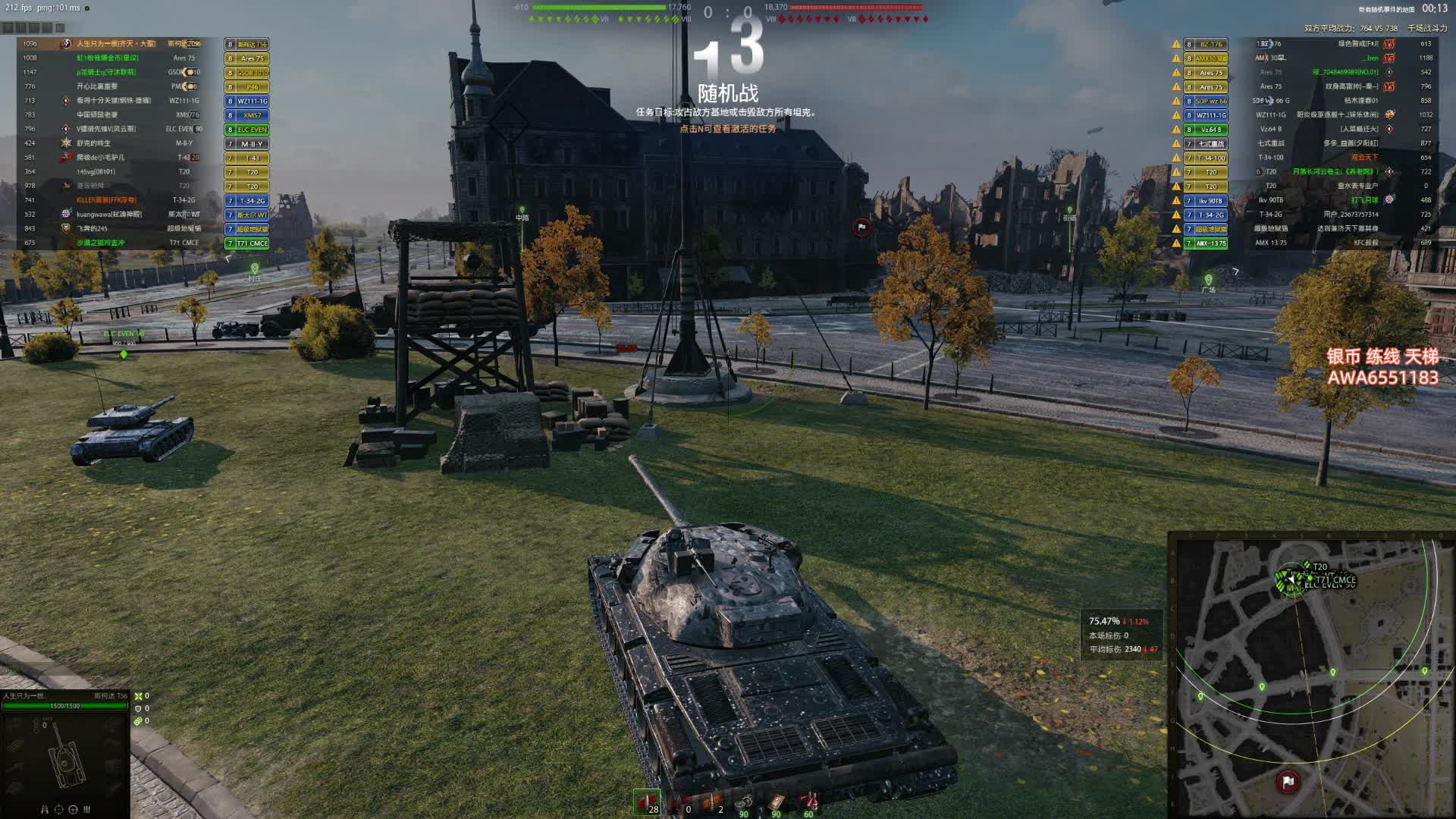This screenshot has height=819, width=1456.
Task: Select the orange shell slot holding 2 rounds
Action: pyautogui.click(x=713, y=803)
